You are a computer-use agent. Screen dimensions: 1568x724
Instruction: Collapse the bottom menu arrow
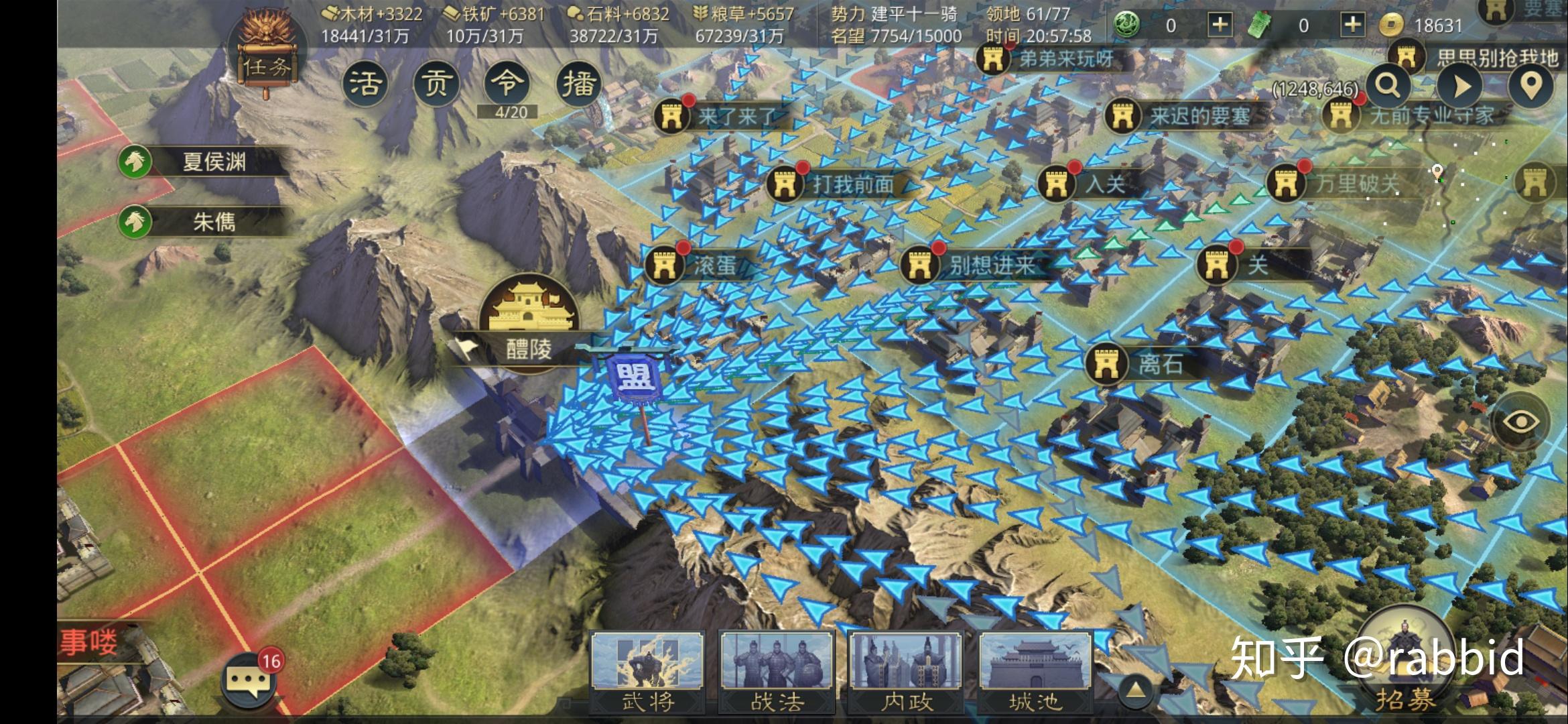point(1135,690)
